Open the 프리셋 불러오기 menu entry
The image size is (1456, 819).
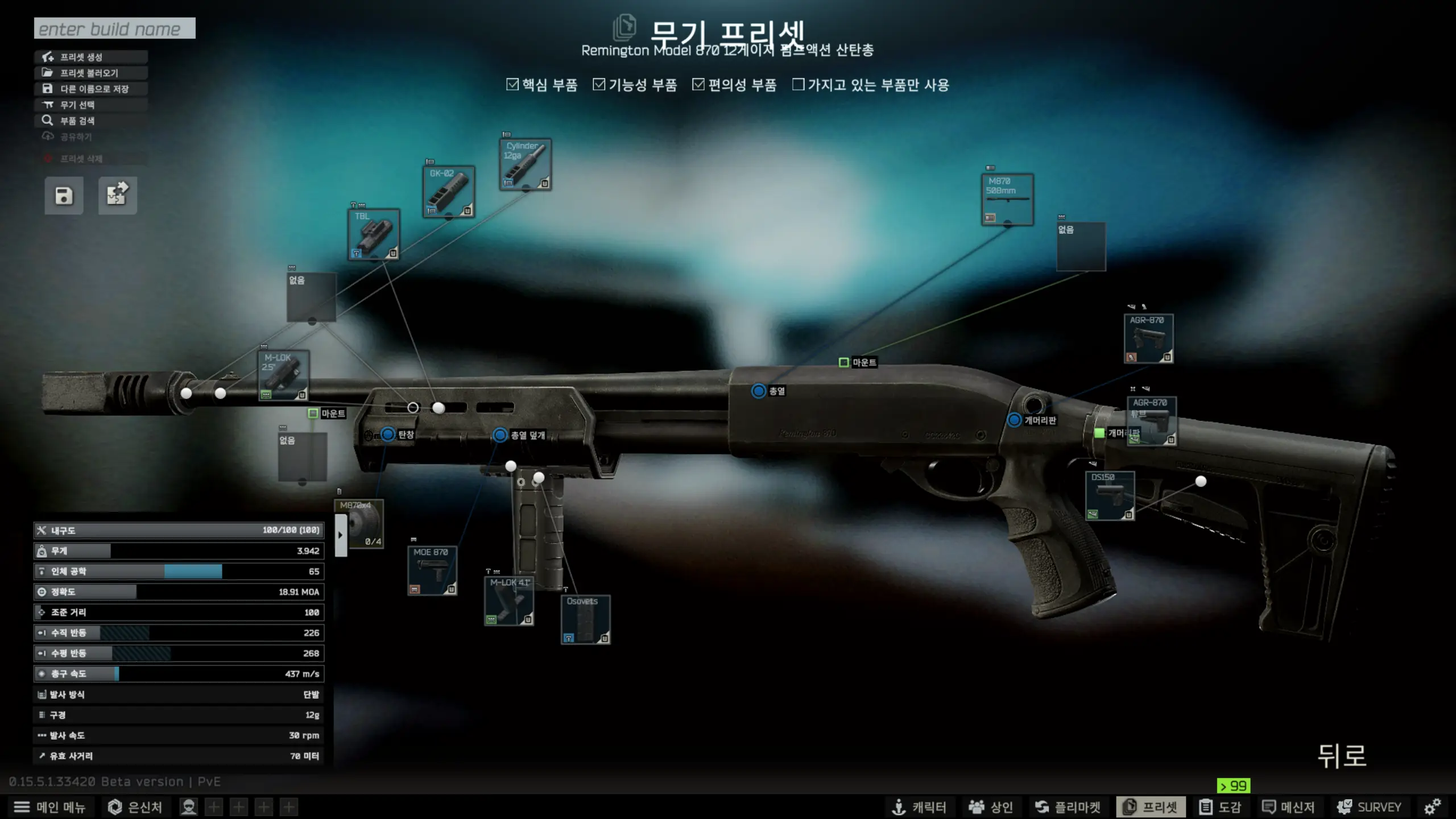(90, 73)
